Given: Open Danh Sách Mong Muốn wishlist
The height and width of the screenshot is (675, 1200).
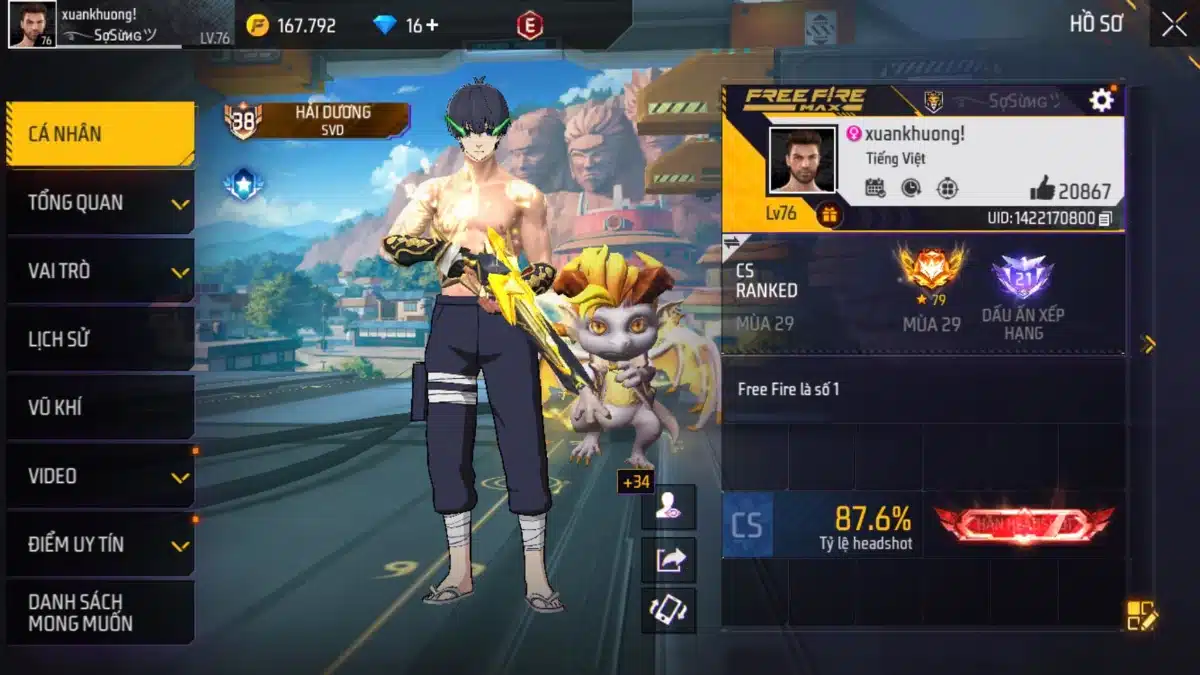Looking at the screenshot, I should (x=100, y=612).
